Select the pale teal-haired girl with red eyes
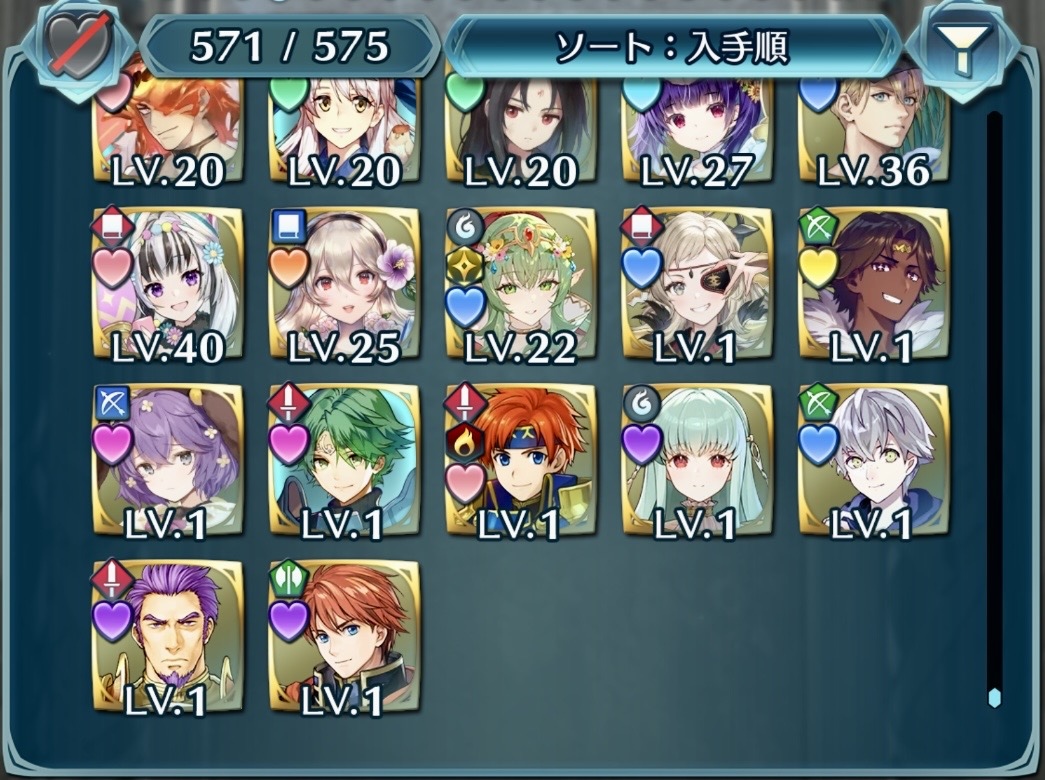Viewport: 1045px width, 780px height. pyautogui.click(x=697, y=460)
